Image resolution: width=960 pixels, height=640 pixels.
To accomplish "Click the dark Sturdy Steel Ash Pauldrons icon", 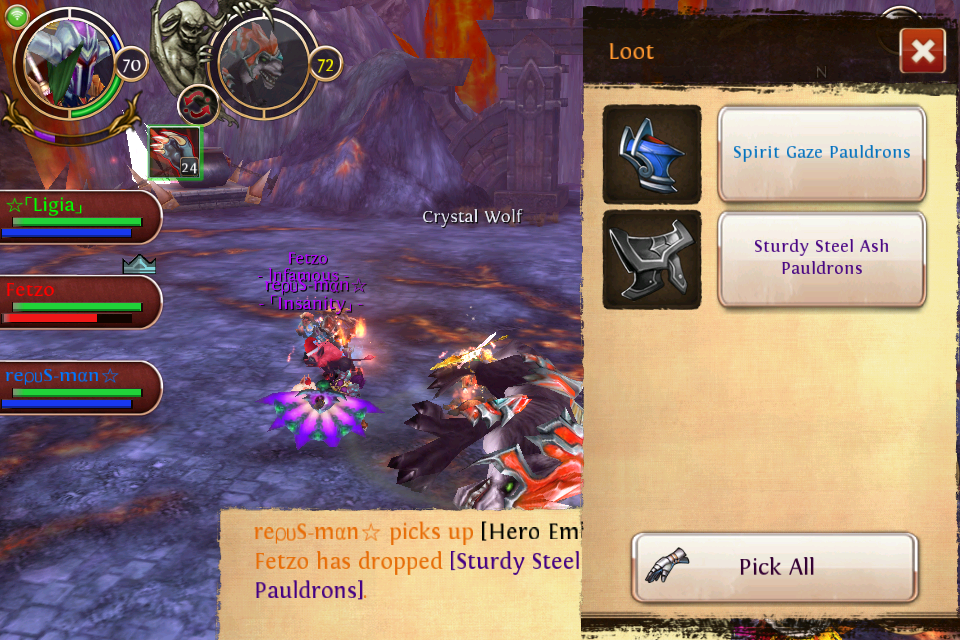I will click(x=652, y=259).
